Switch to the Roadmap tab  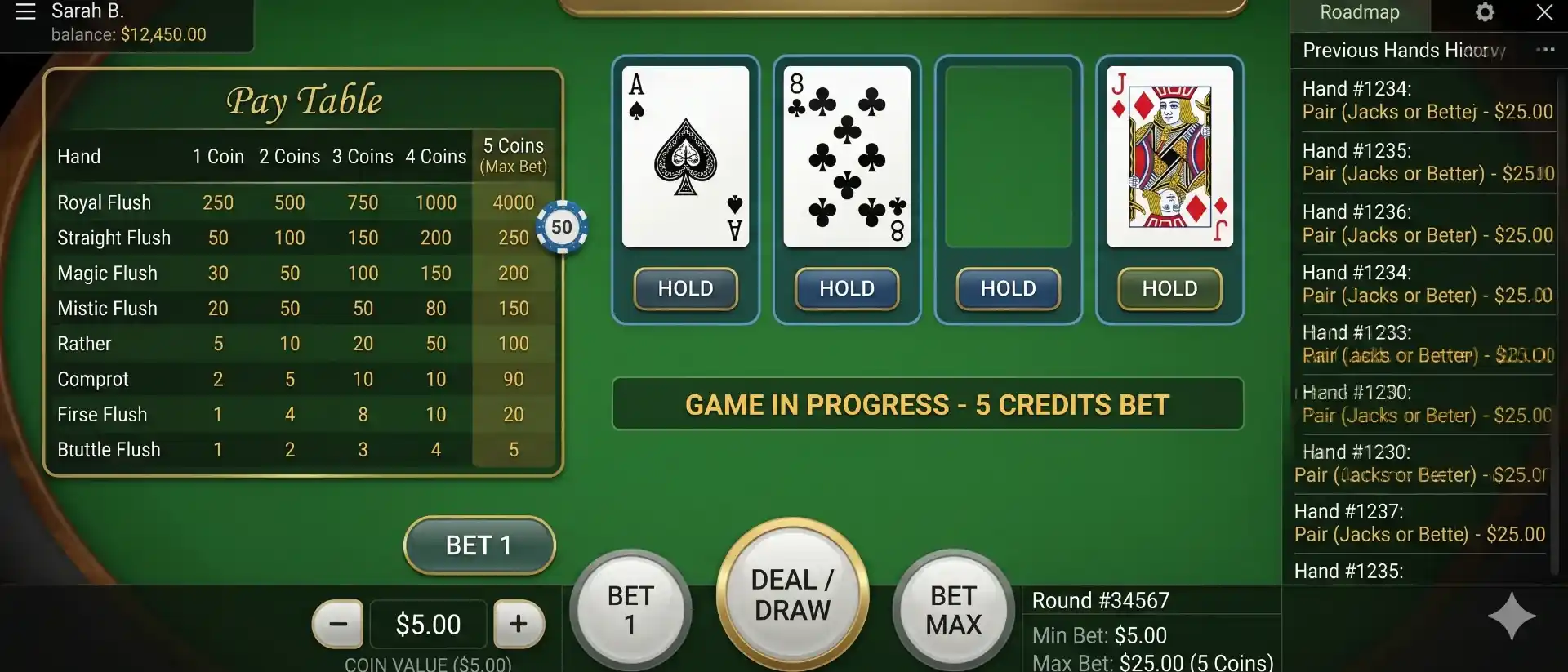click(1360, 13)
